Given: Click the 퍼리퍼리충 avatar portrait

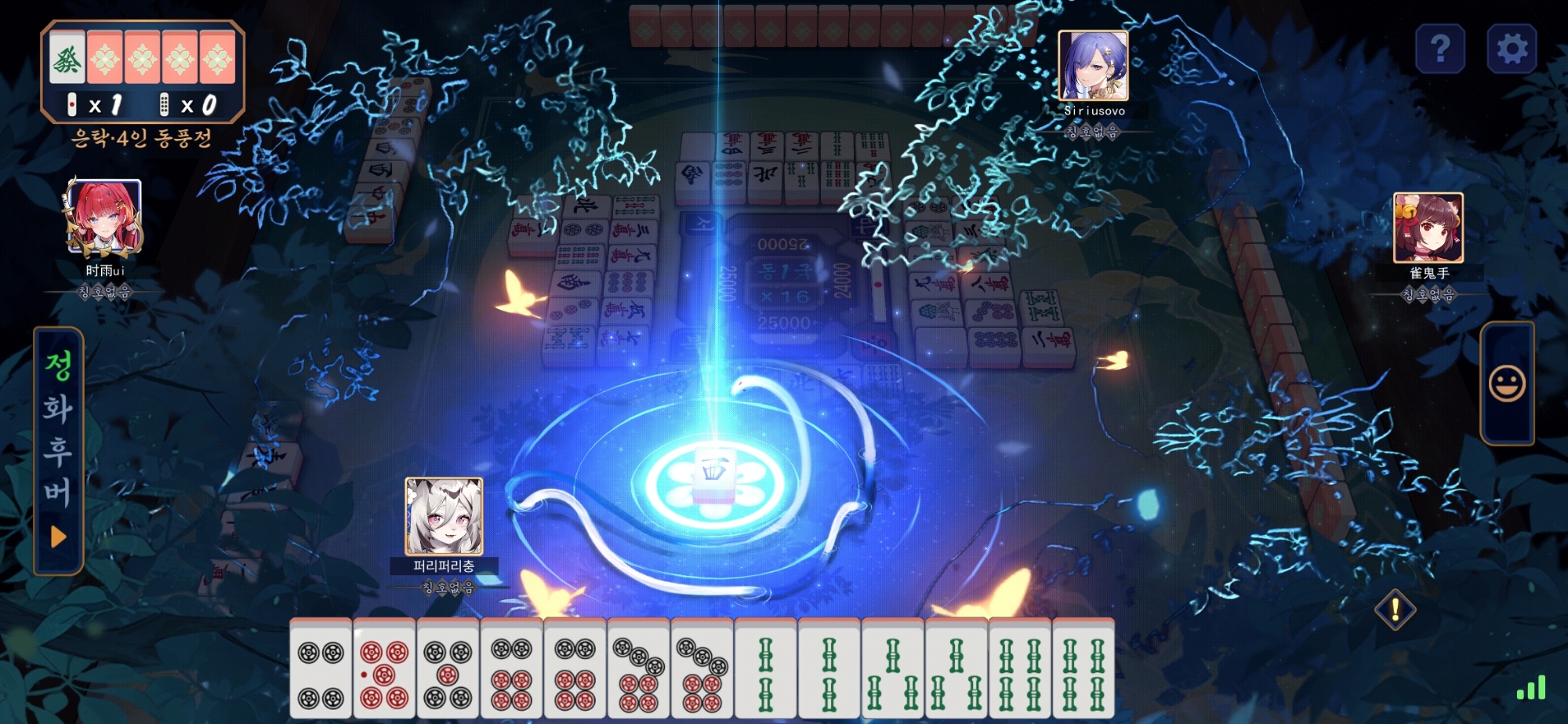Looking at the screenshot, I should tap(444, 516).
